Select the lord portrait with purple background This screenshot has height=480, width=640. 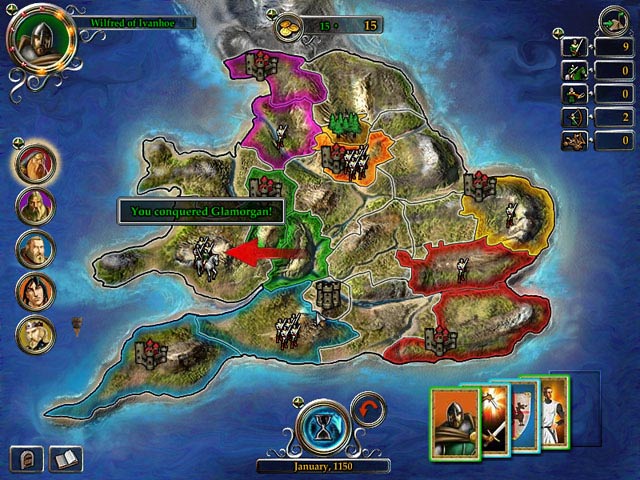(x=35, y=206)
